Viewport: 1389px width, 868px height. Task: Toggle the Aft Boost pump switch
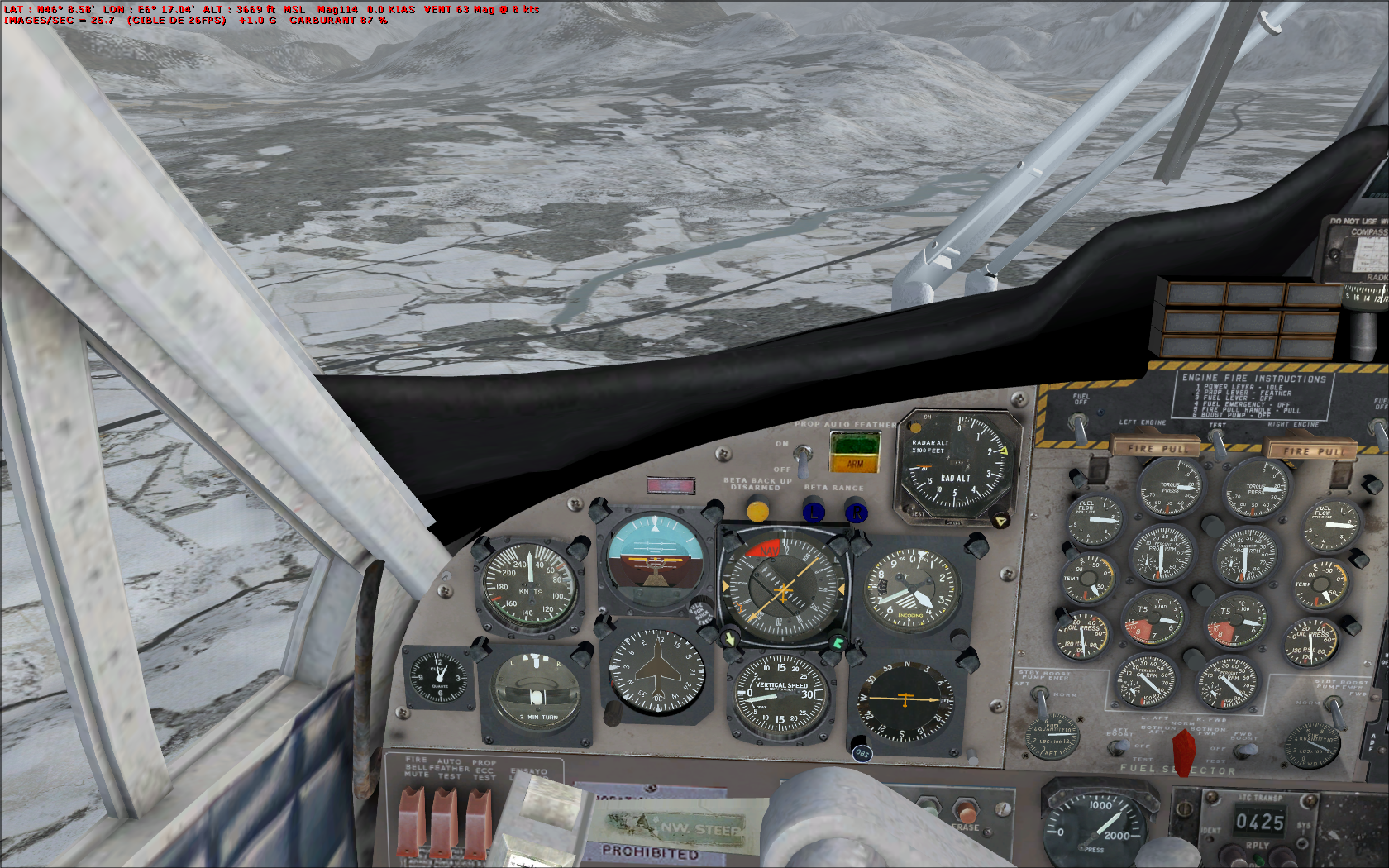click(1118, 746)
